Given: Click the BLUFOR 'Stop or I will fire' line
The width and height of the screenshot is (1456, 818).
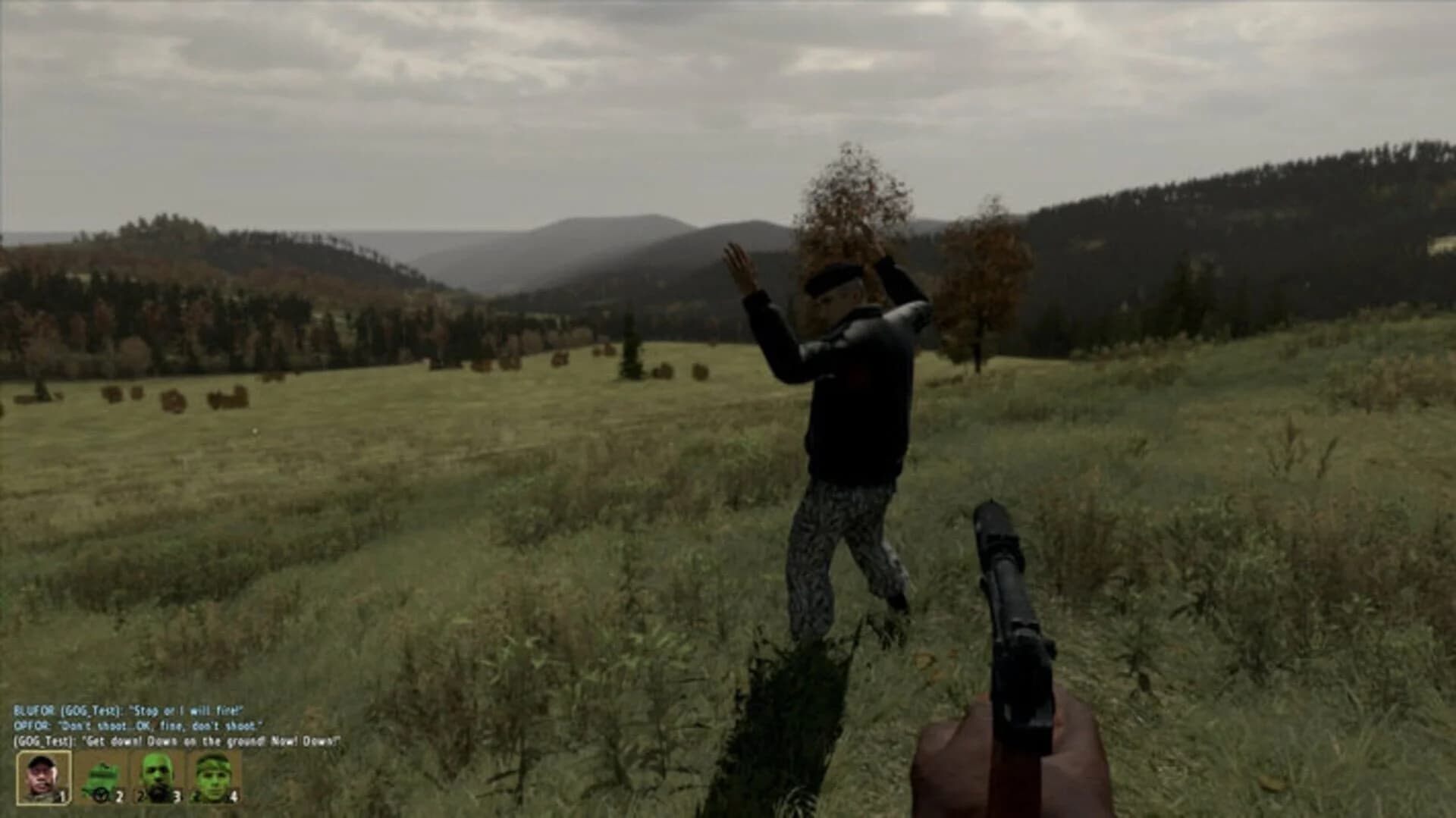Looking at the screenshot, I should click(x=129, y=711).
